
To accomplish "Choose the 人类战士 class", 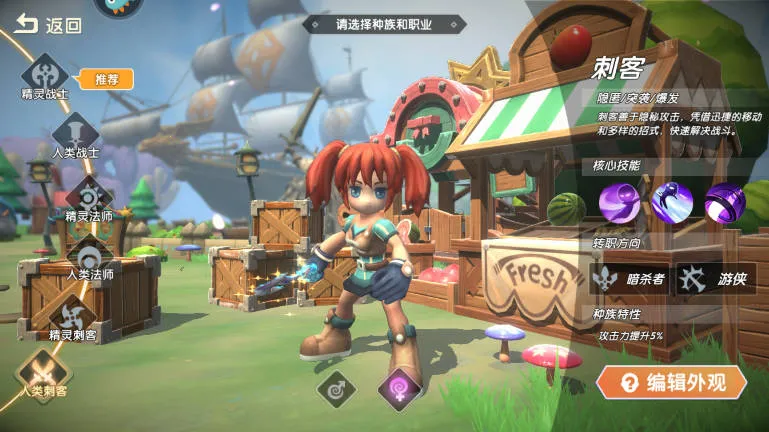I will click(x=75, y=134).
